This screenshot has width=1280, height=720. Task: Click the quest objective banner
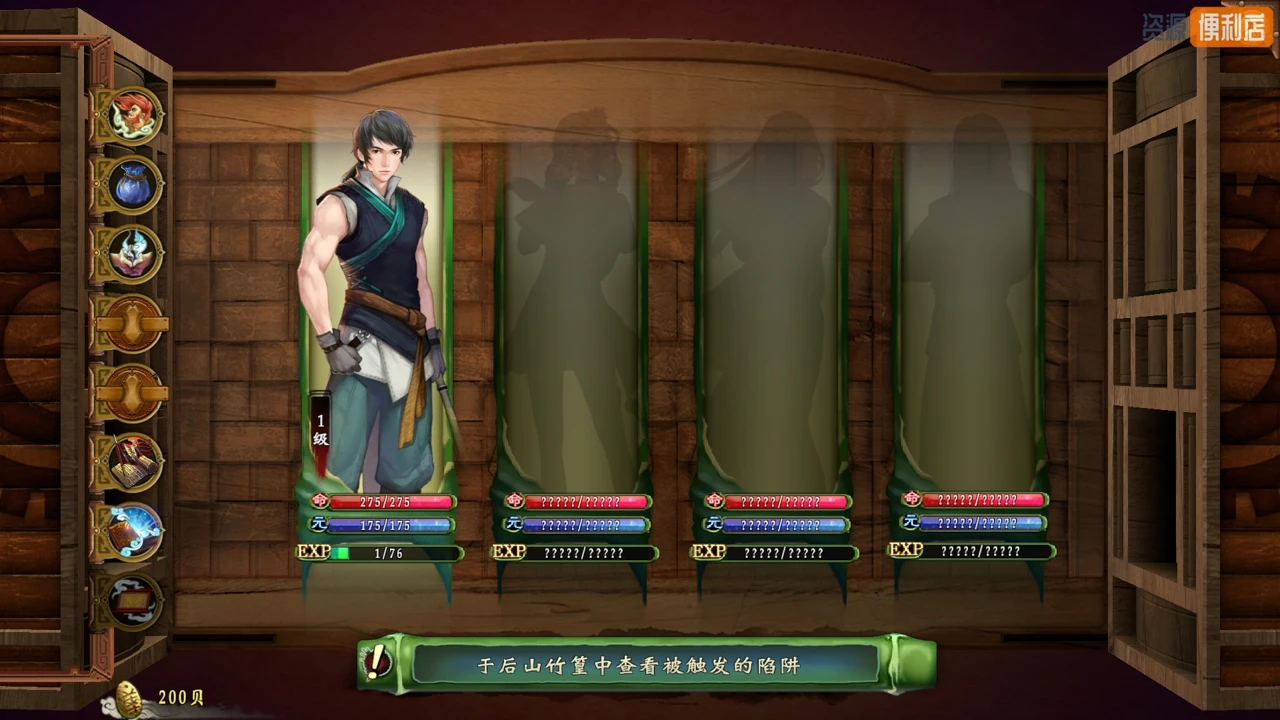646,663
